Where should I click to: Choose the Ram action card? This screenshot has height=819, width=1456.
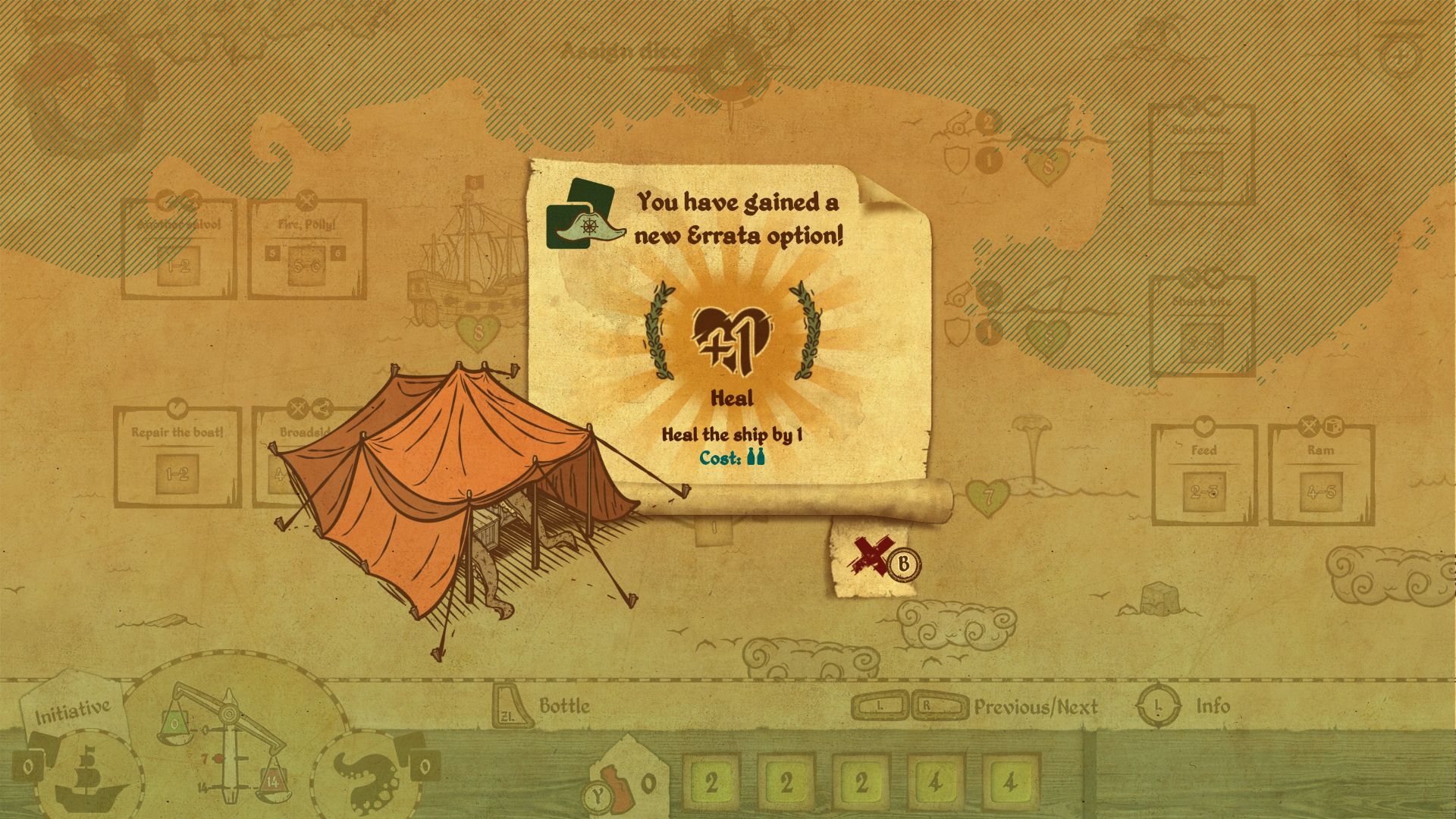point(1321,474)
